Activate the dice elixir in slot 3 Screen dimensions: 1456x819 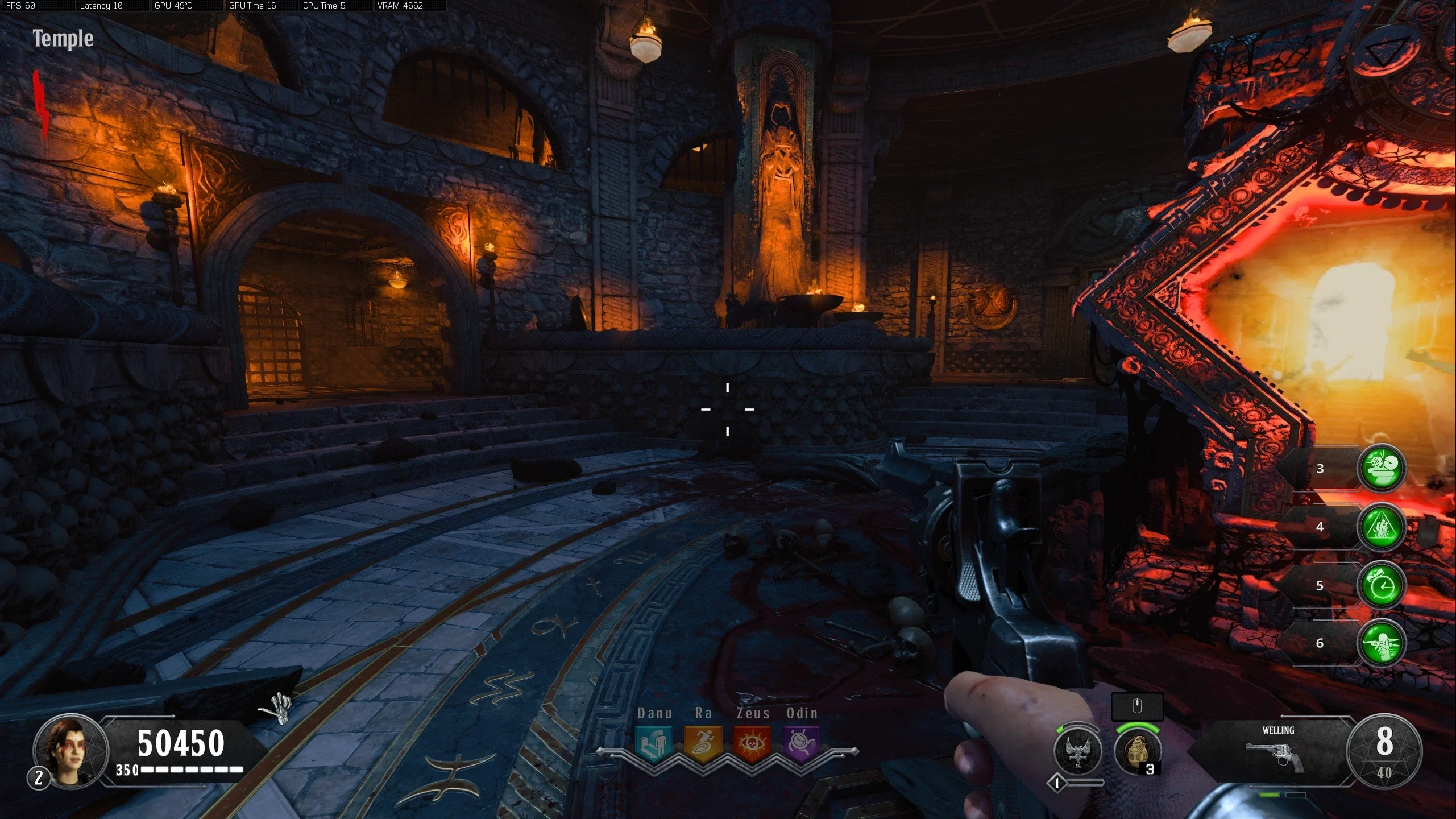point(1382,468)
